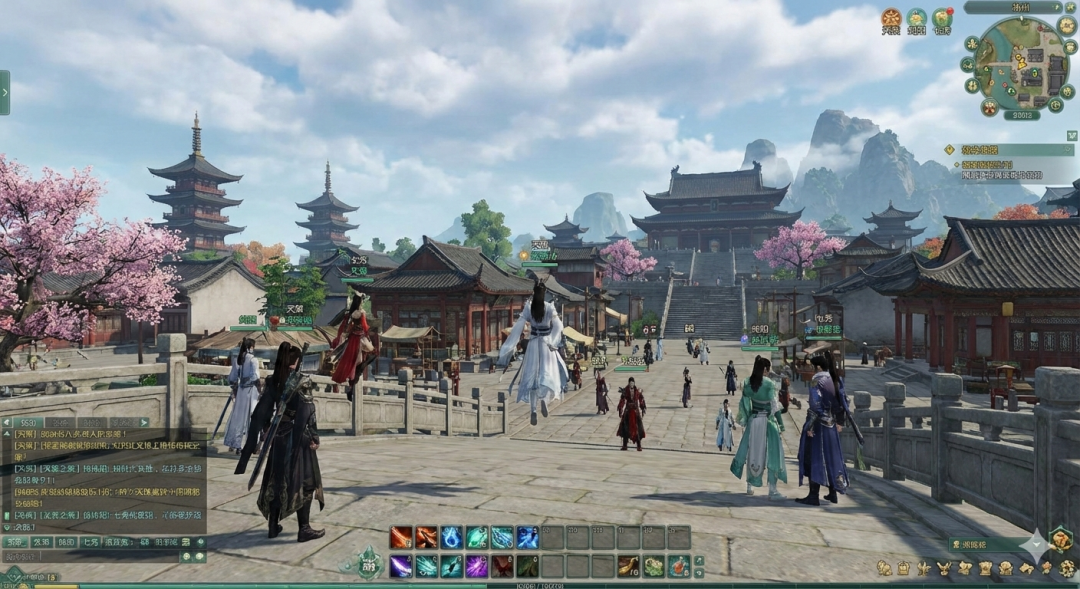Click the orange round icon above the minimap
The image size is (1080, 589).
coord(891,18)
